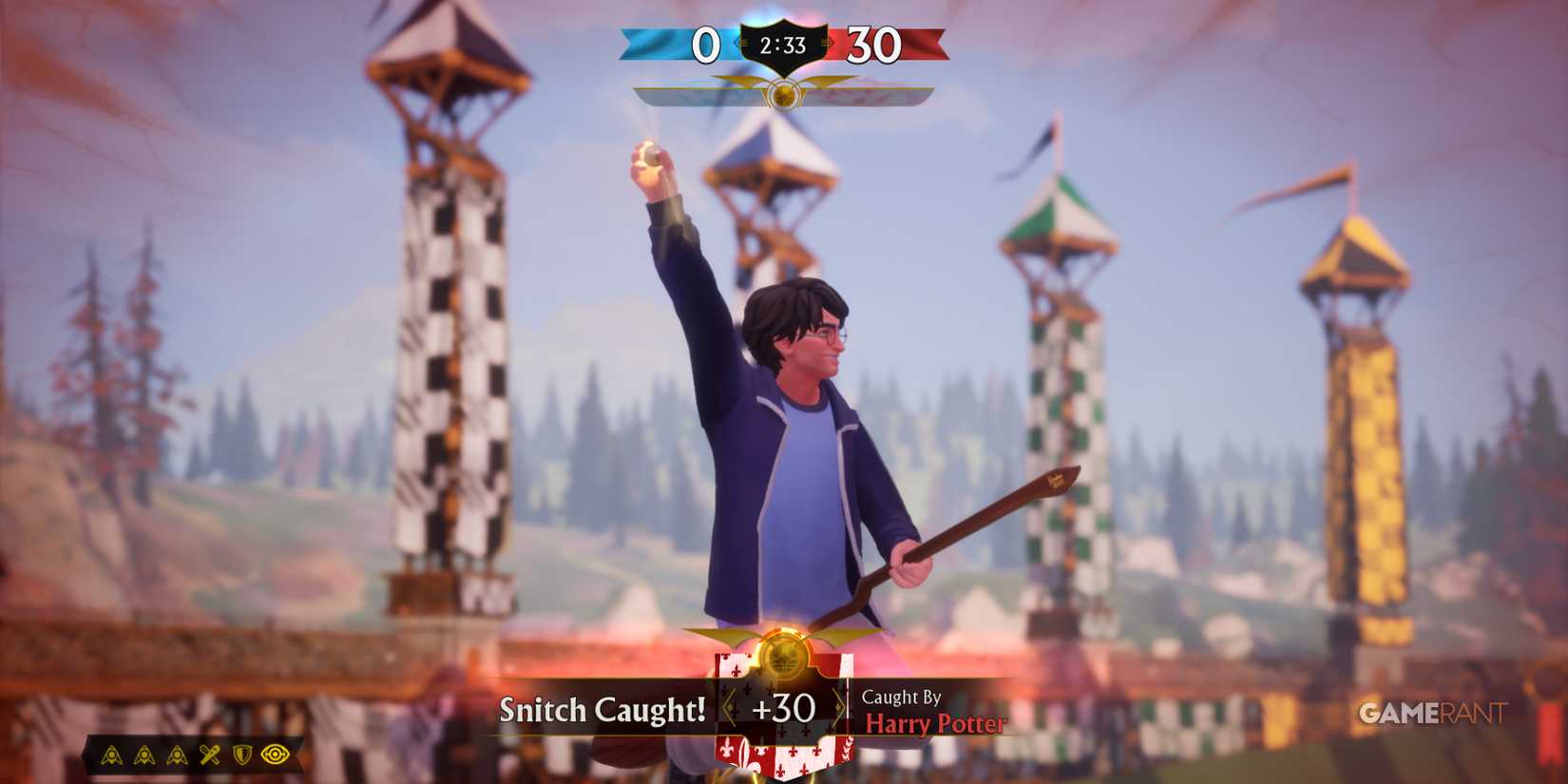Select the Seeker eye icon
The width and height of the screenshot is (1568, 784).
275,754
